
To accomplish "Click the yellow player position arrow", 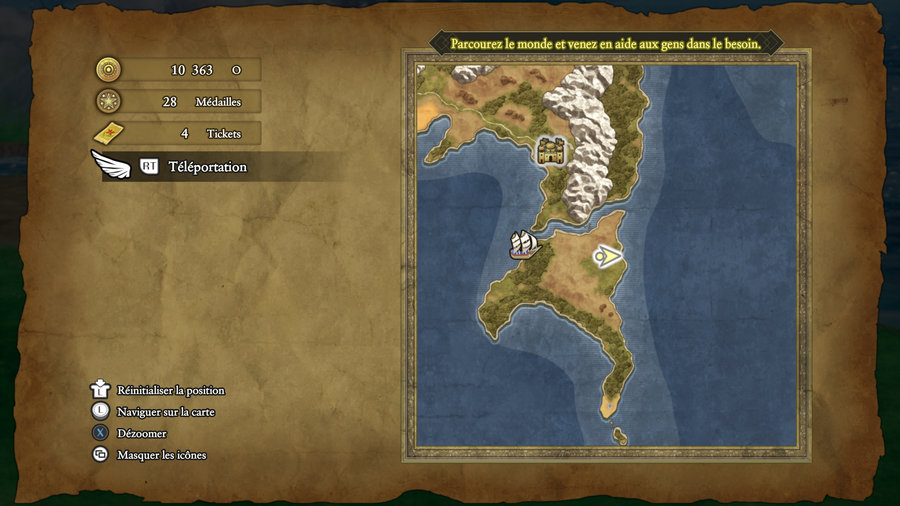I will coord(606,258).
